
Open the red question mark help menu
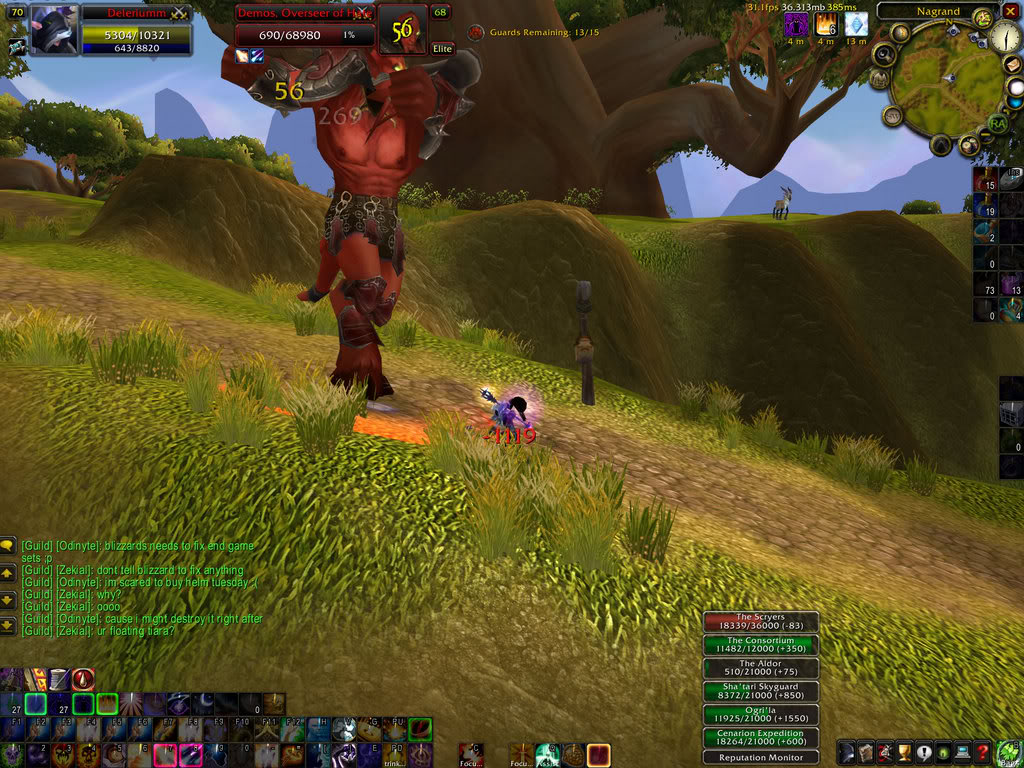983,752
